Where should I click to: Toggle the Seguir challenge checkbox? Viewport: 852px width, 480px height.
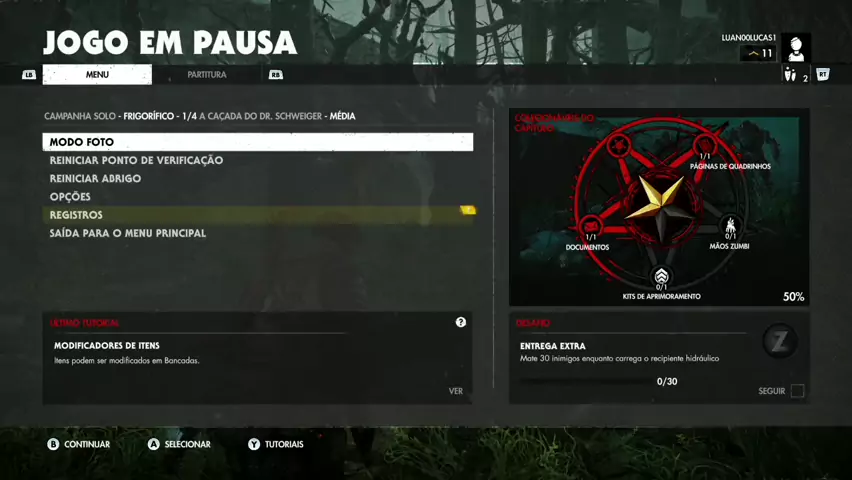tap(797, 391)
